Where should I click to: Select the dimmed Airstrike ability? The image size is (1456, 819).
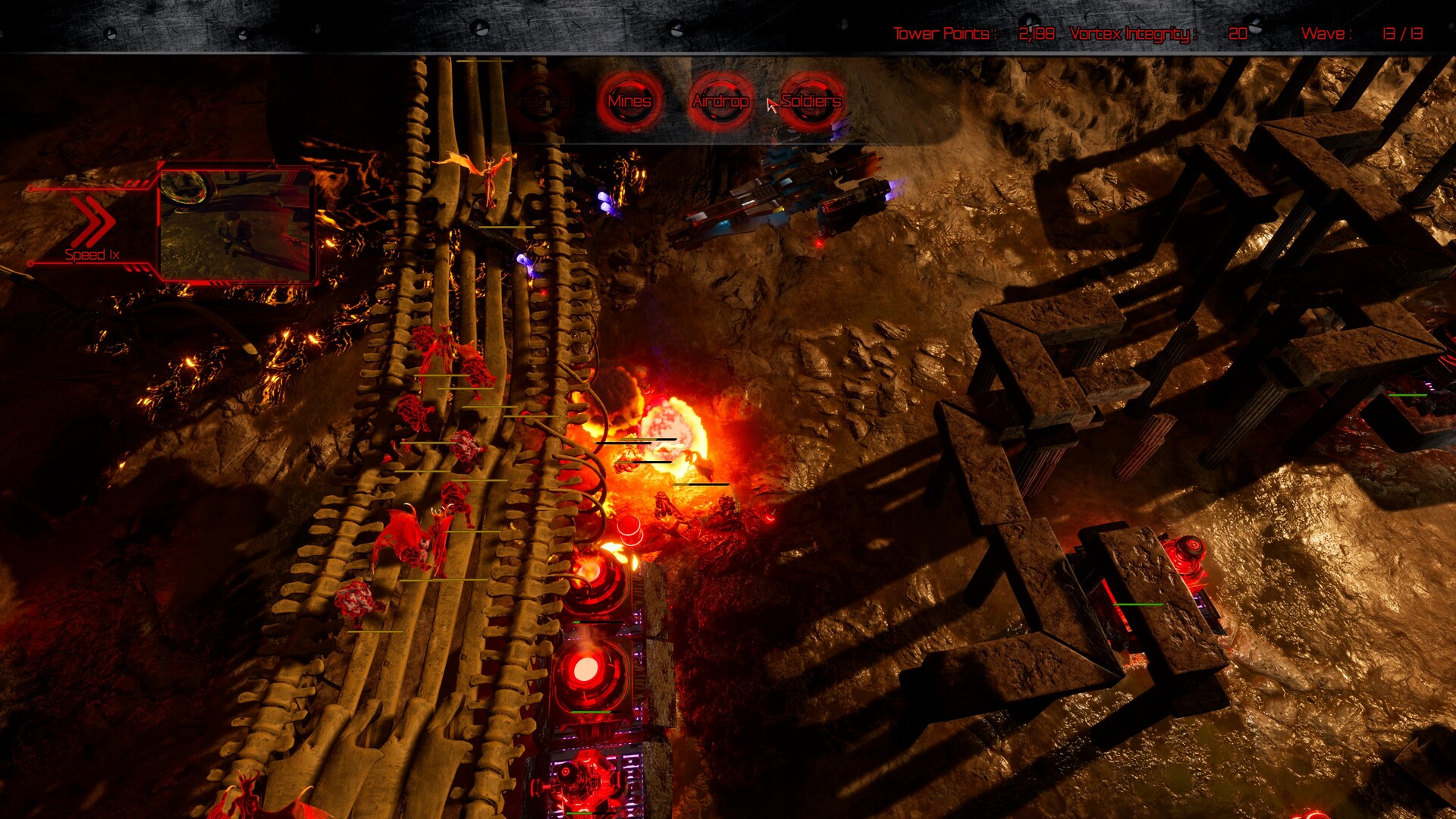pos(539,101)
